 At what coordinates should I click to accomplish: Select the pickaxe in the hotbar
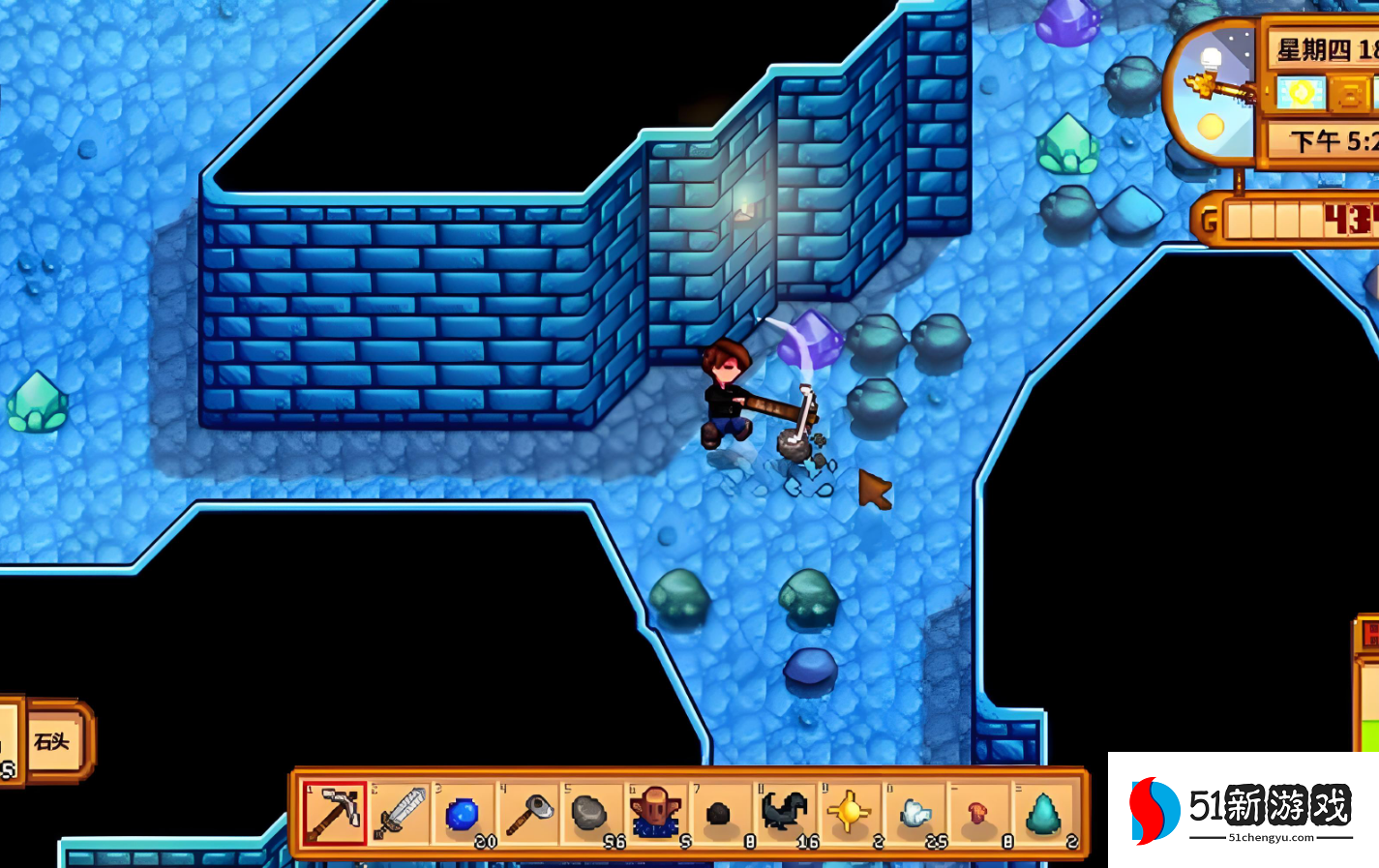(334, 813)
